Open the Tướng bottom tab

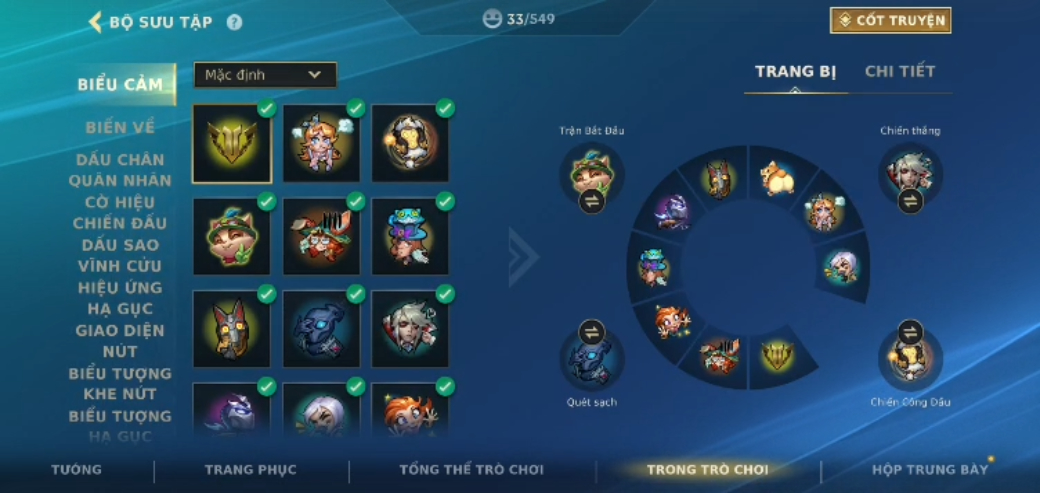coord(77,470)
